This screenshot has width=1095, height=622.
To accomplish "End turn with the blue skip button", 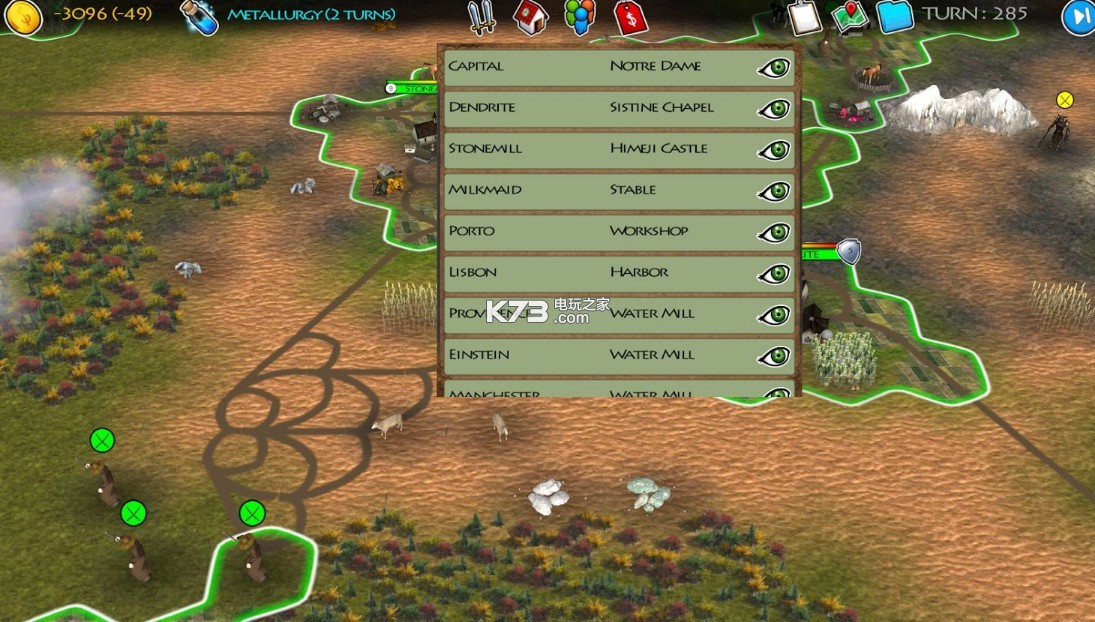I will point(1078,17).
